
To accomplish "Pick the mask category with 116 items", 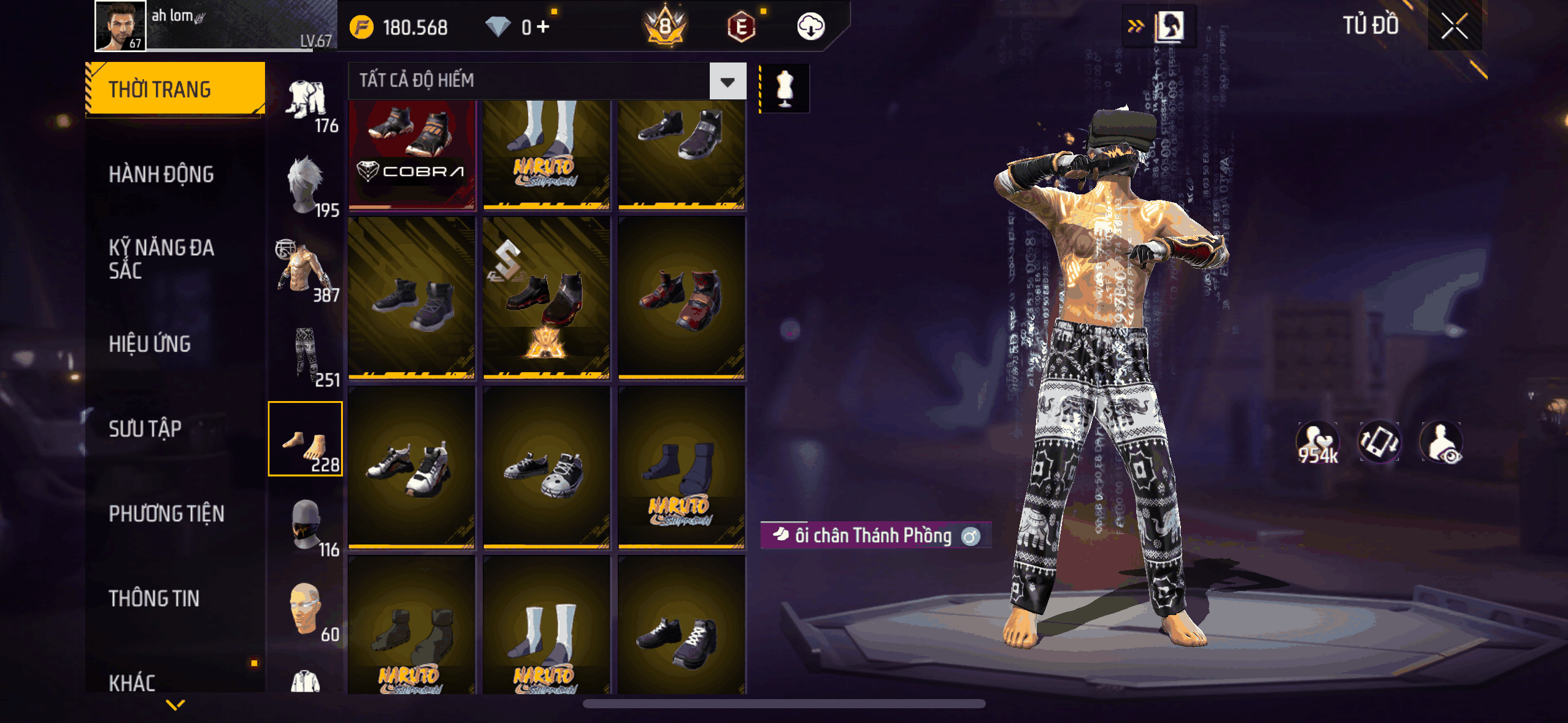I will 306,526.
